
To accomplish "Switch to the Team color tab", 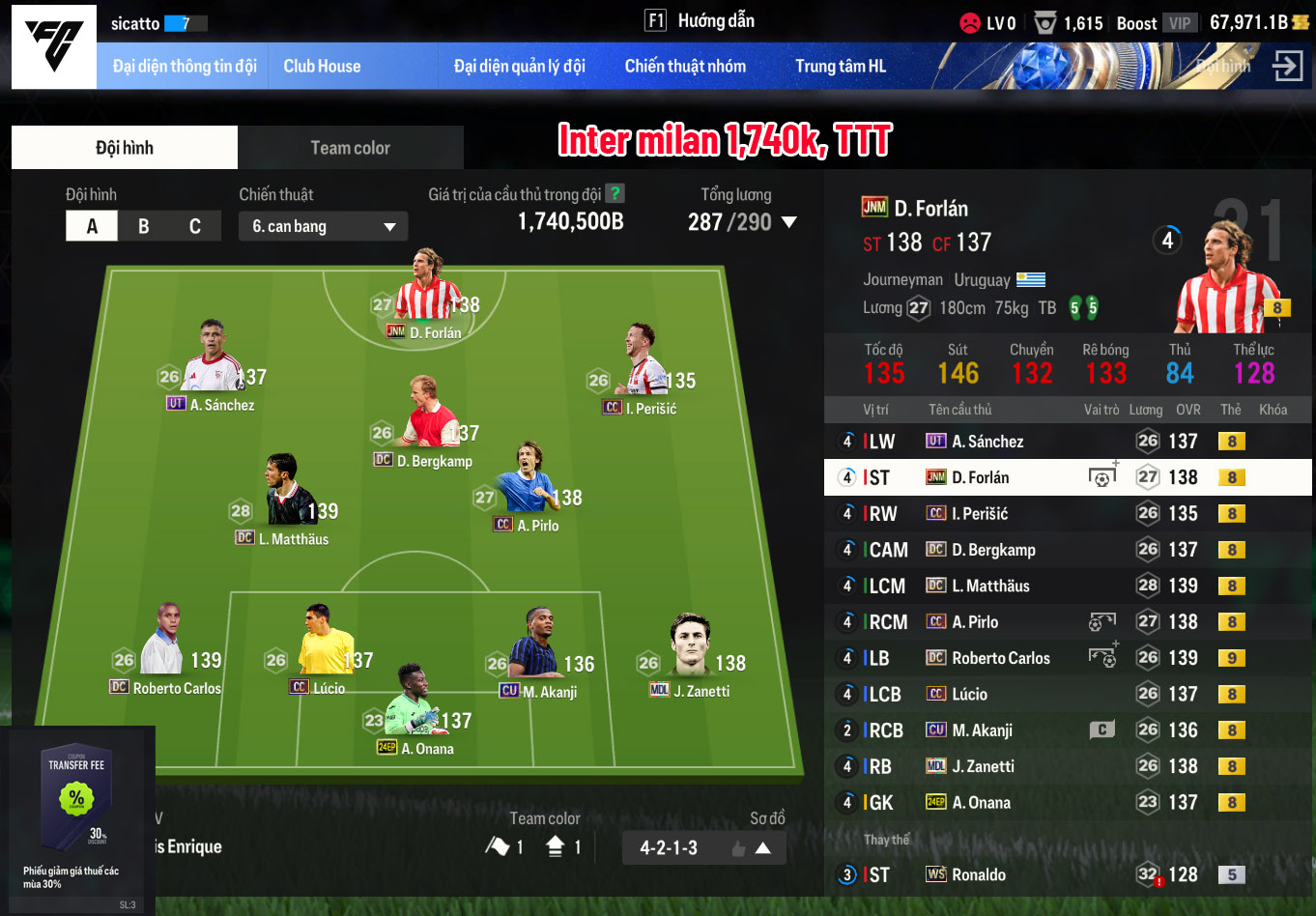I will [350, 148].
